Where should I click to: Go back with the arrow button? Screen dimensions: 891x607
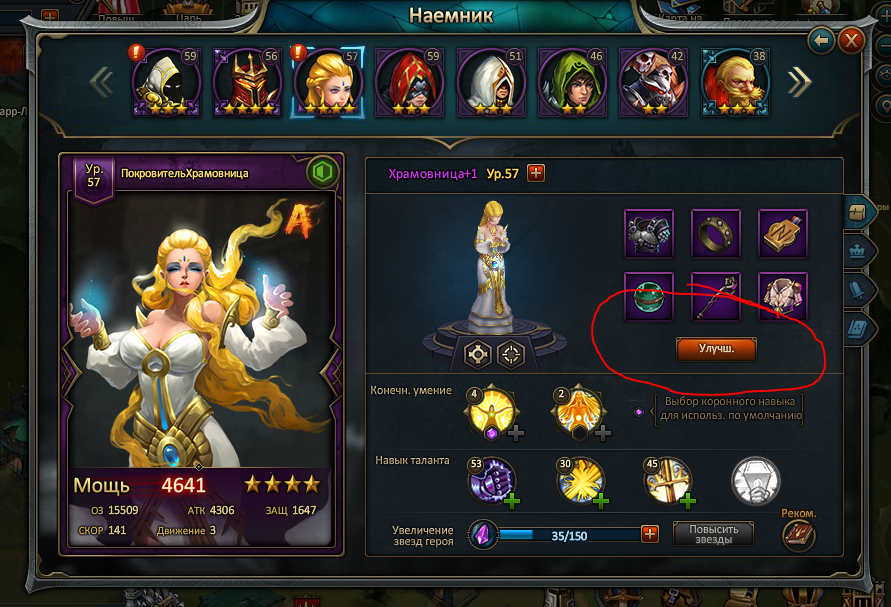coord(822,40)
